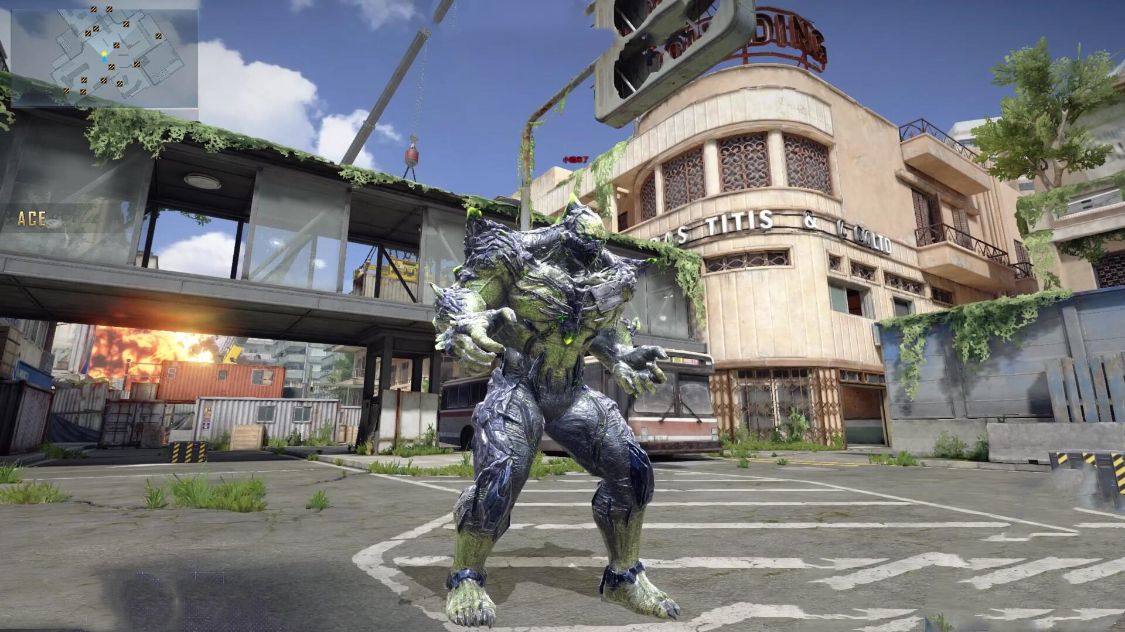The height and width of the screenshot is (632, 1125).
Task: Open the minimap overview
Action: point(103,55)
